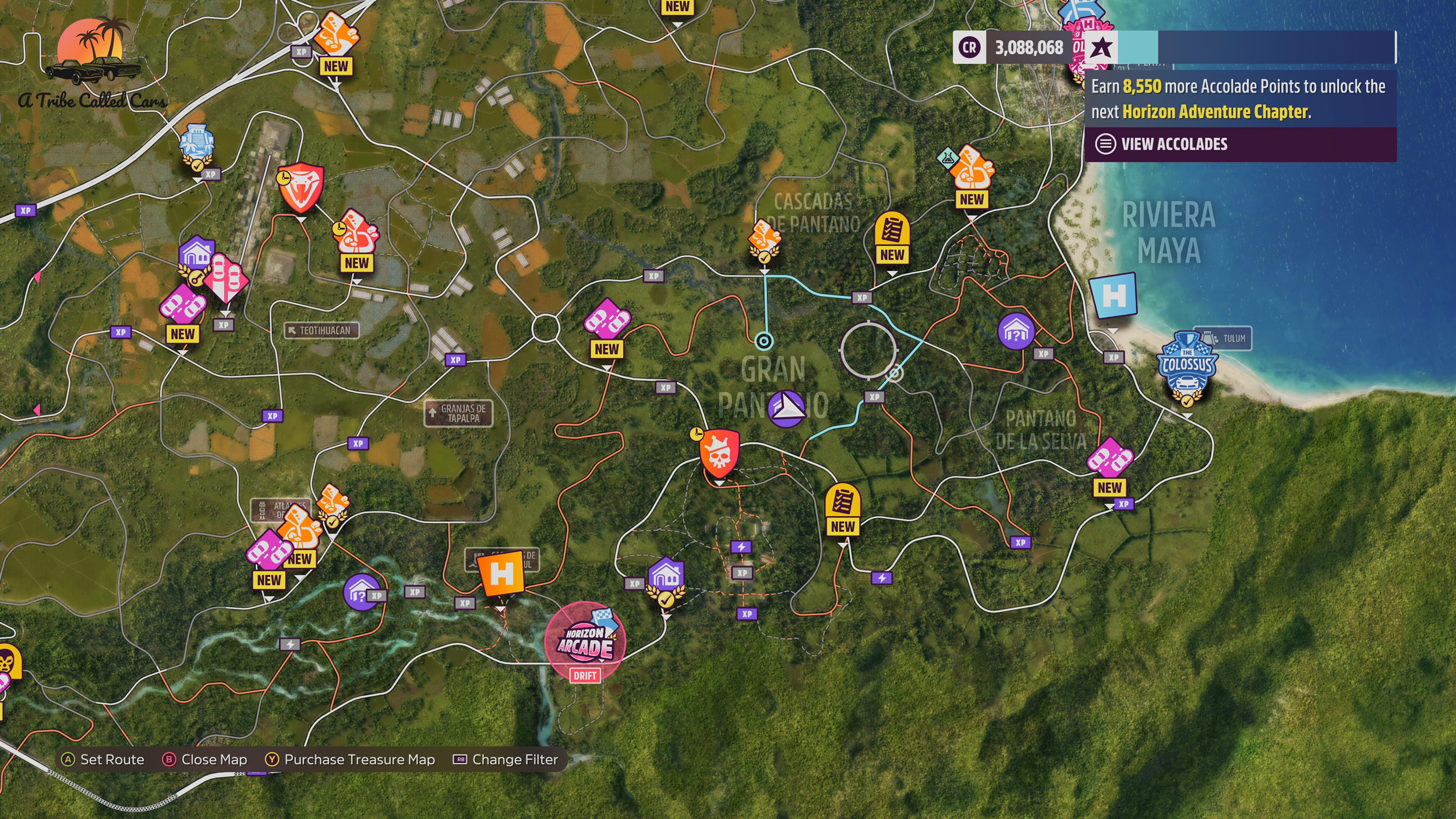Open the View Accolades panel
The image size is (1456, 819).
1174,144
